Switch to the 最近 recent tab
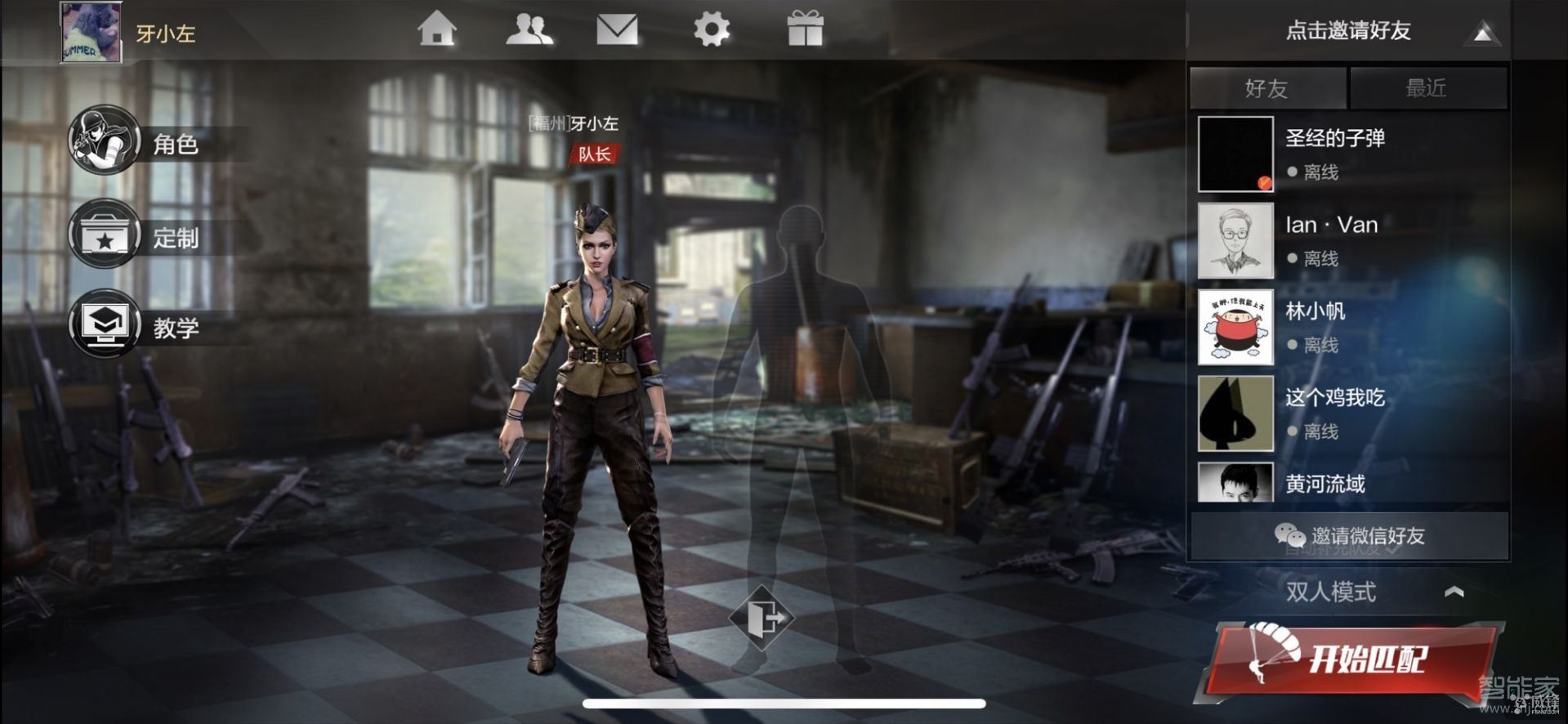This screenshot has height=724, width=1568. pos(1427,88)
